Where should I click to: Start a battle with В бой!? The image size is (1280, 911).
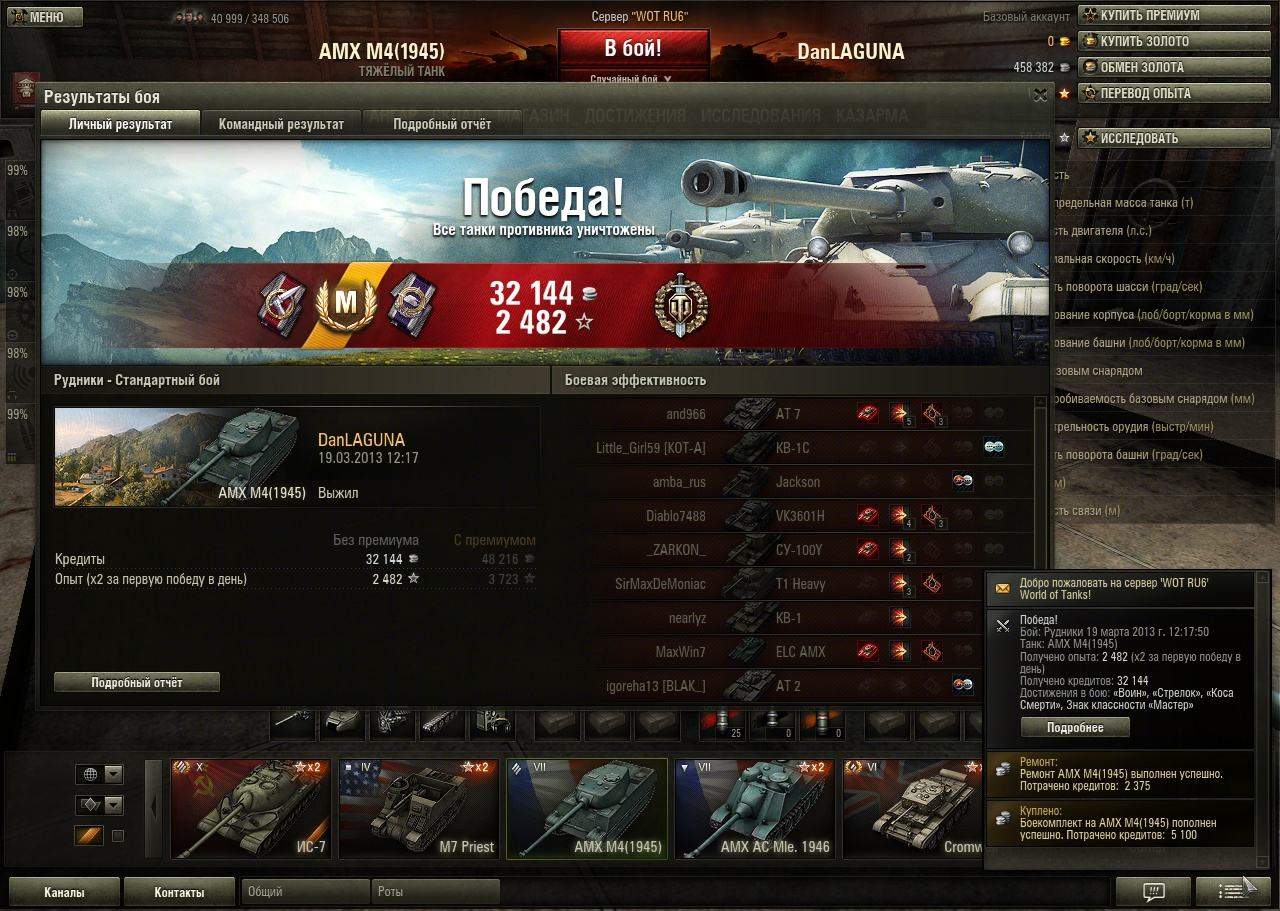[633, 48]
